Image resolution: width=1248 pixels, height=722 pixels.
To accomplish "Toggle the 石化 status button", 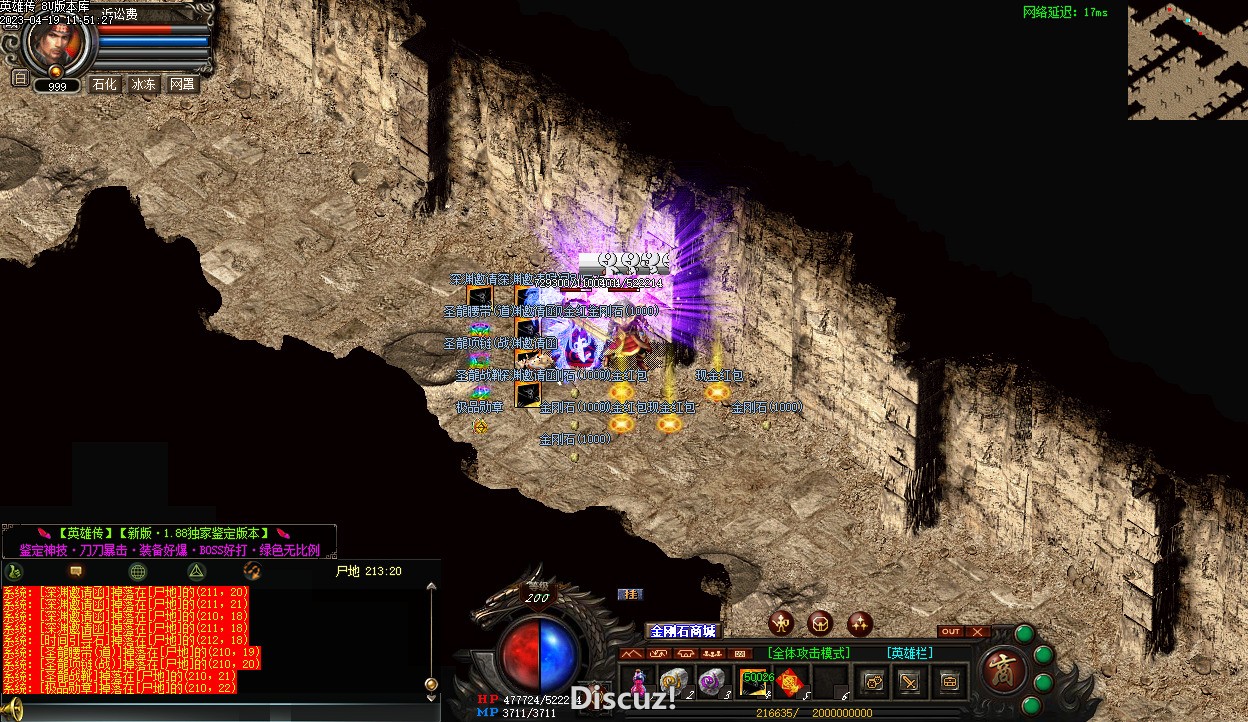I will pos(105,85).
